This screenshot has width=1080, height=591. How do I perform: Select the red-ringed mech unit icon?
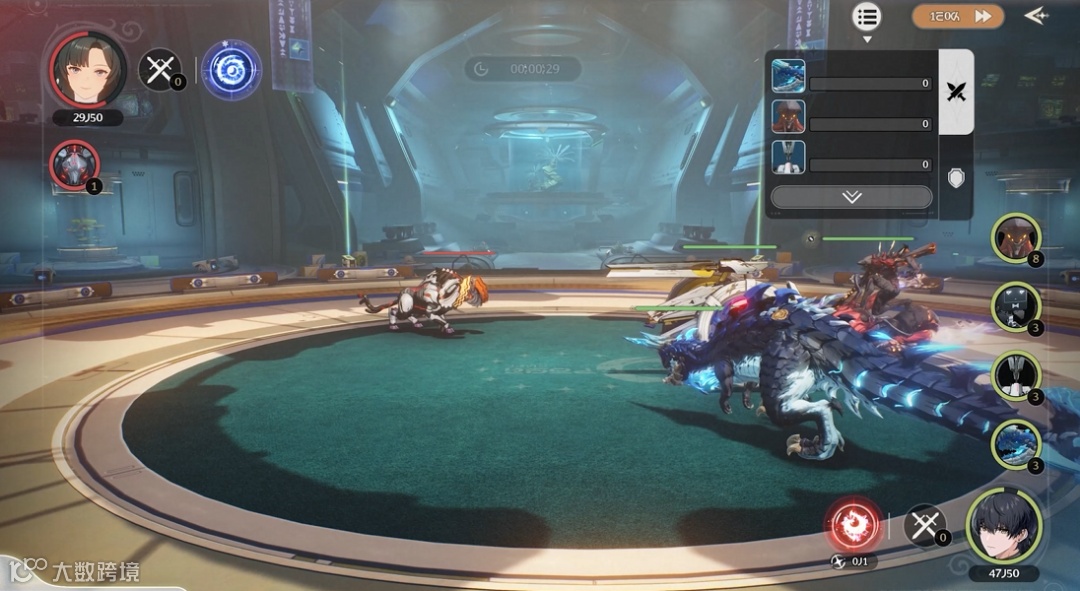tap(75, 165)
